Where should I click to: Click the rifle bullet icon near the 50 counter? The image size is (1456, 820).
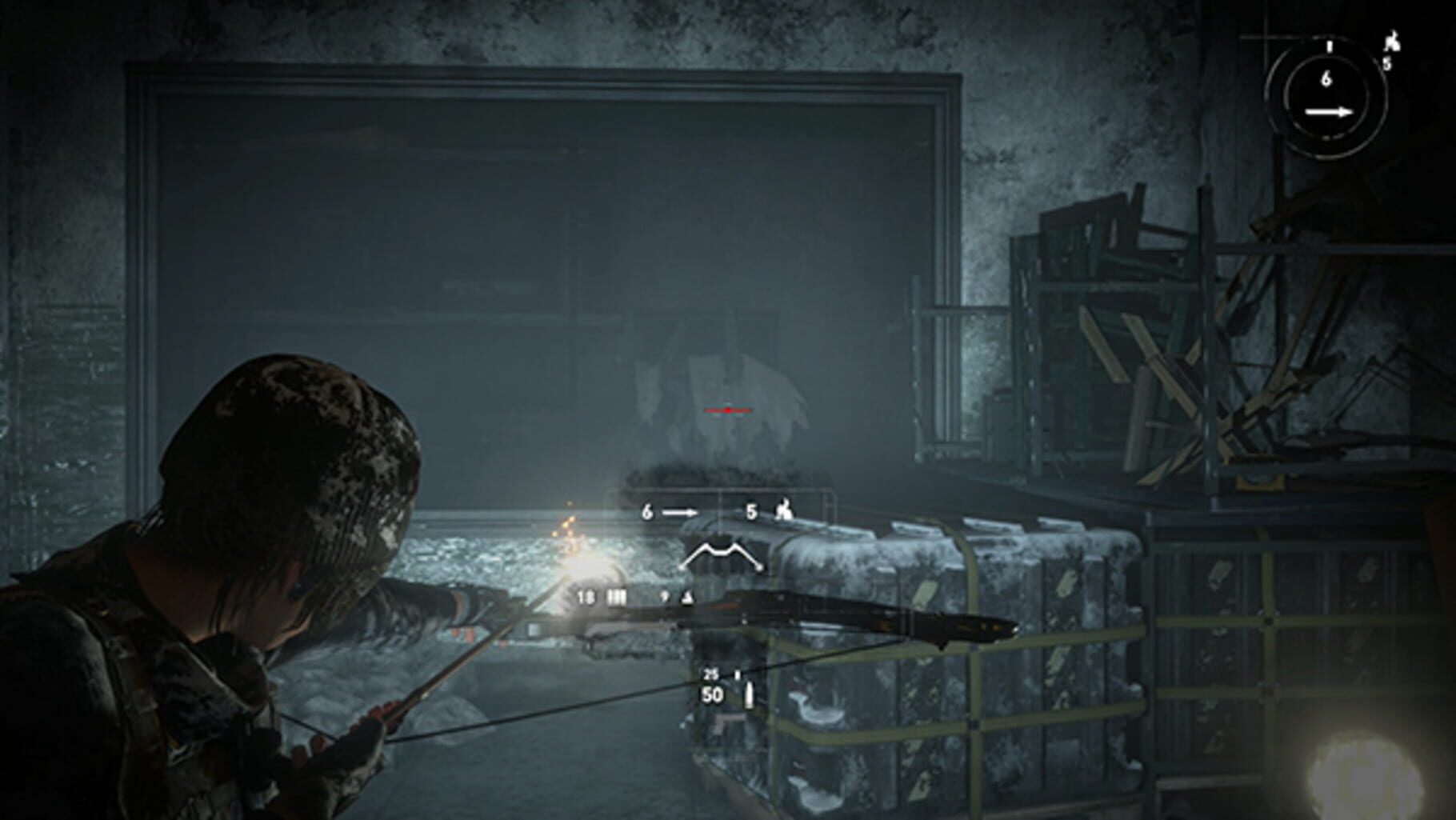tap(749, 695)
